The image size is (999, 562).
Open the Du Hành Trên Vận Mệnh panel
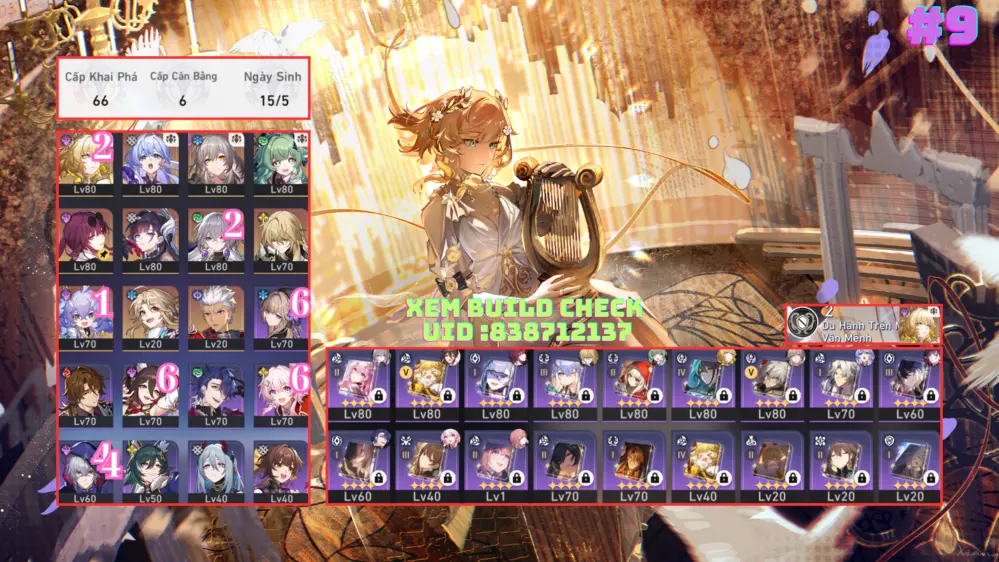pyautogui.click(x=862, y=325)
